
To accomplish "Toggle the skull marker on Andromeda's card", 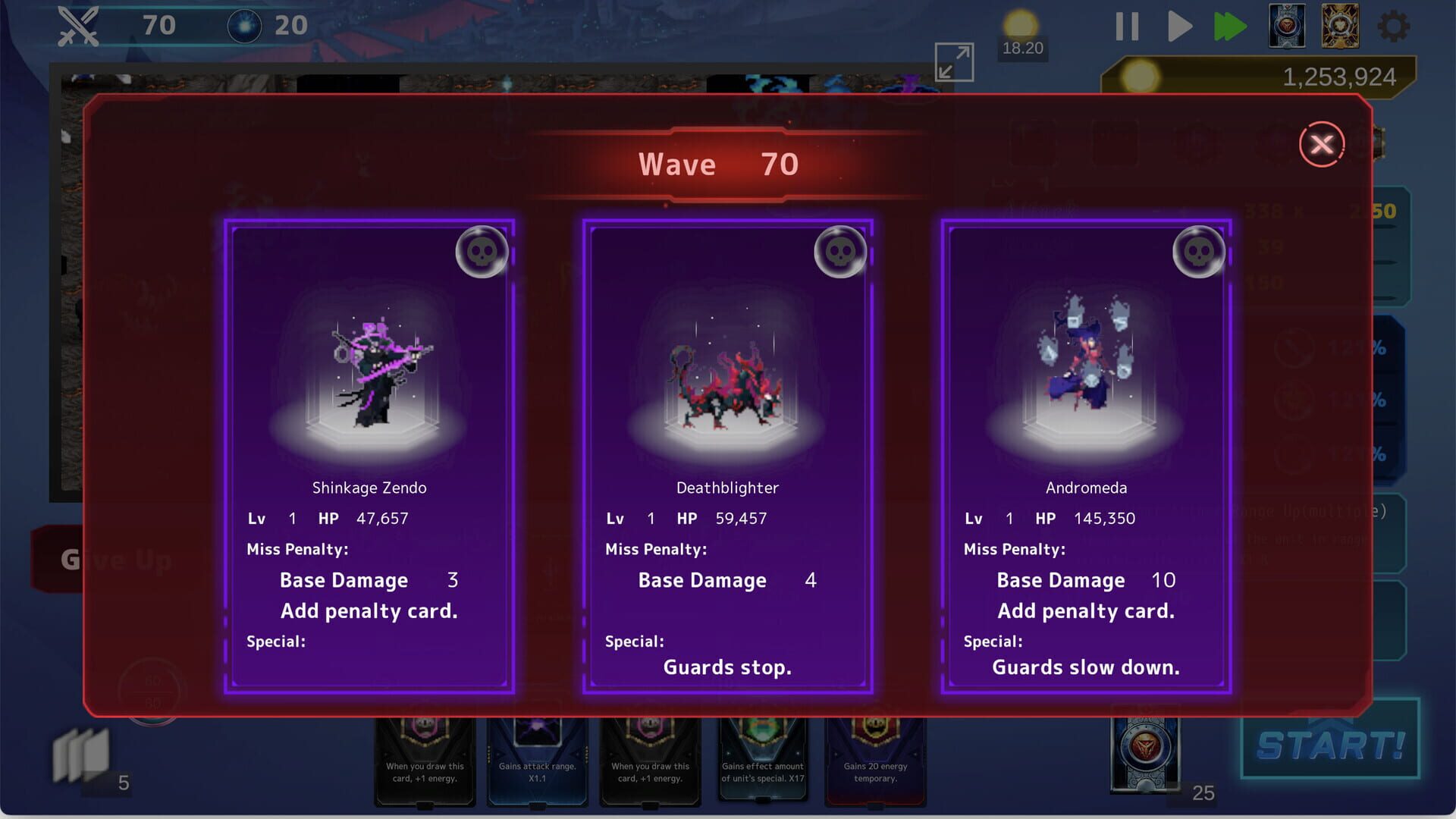I will (1200, 251).
